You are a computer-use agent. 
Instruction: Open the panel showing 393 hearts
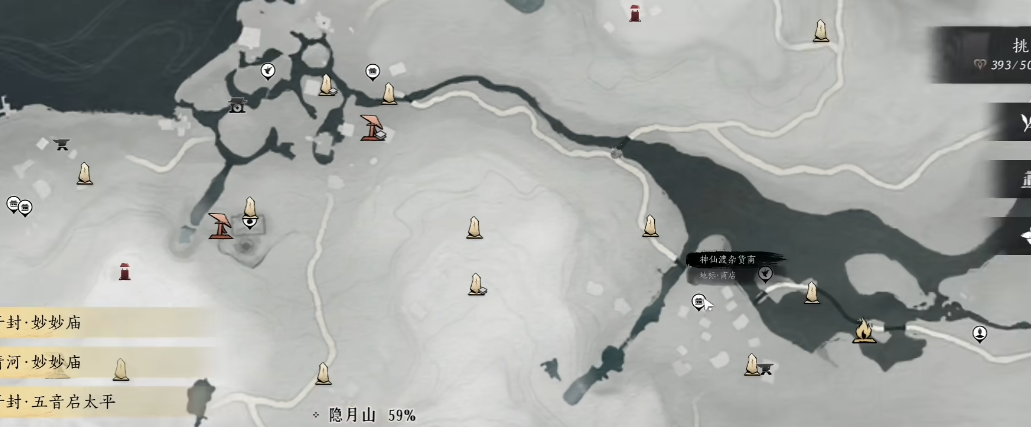(984, 55)
